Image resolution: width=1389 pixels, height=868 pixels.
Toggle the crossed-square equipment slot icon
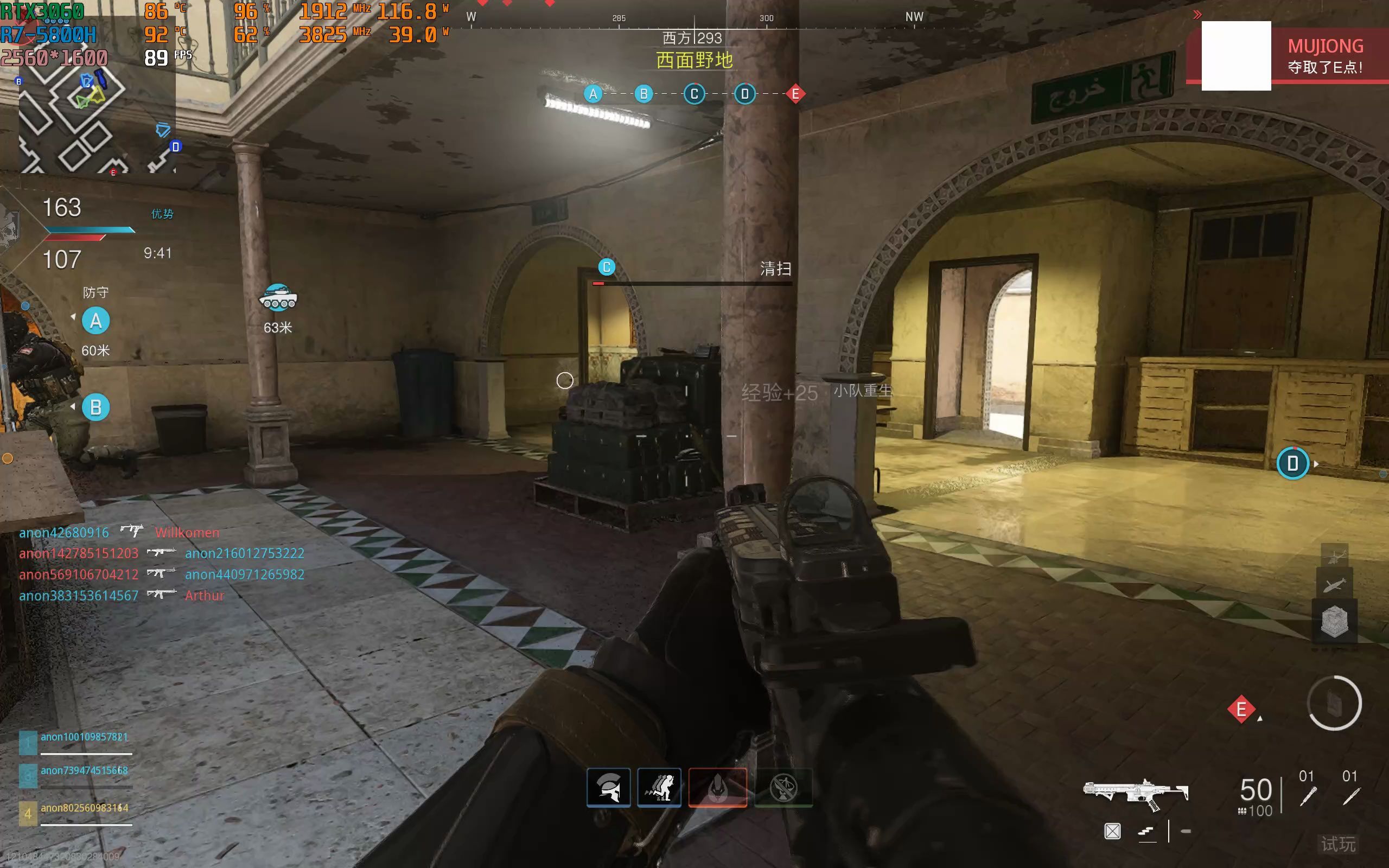1113,832
